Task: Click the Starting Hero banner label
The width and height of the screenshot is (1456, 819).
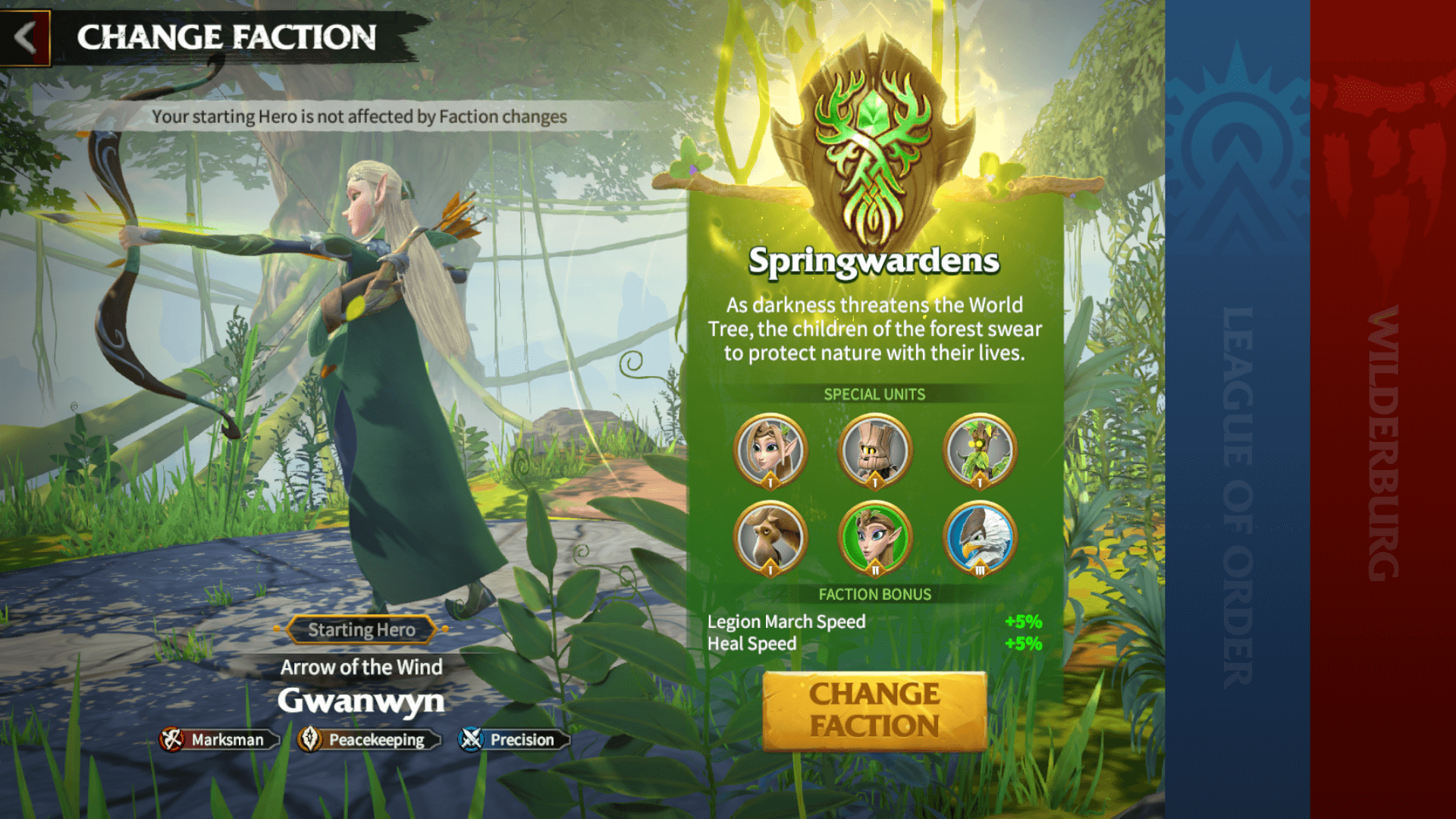Action: coord(362,629)
